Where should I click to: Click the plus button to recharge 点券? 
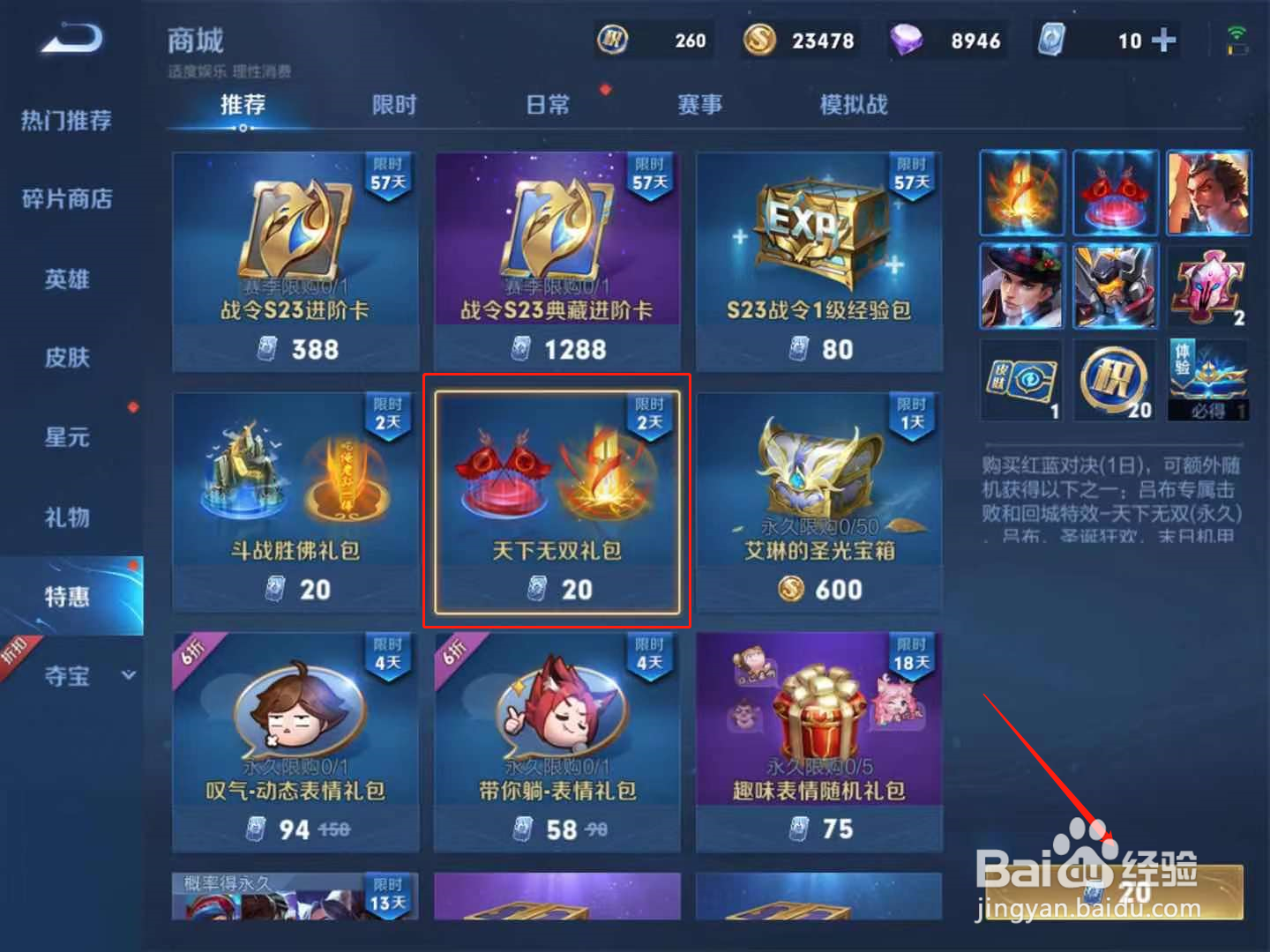tap(1166, 39)
